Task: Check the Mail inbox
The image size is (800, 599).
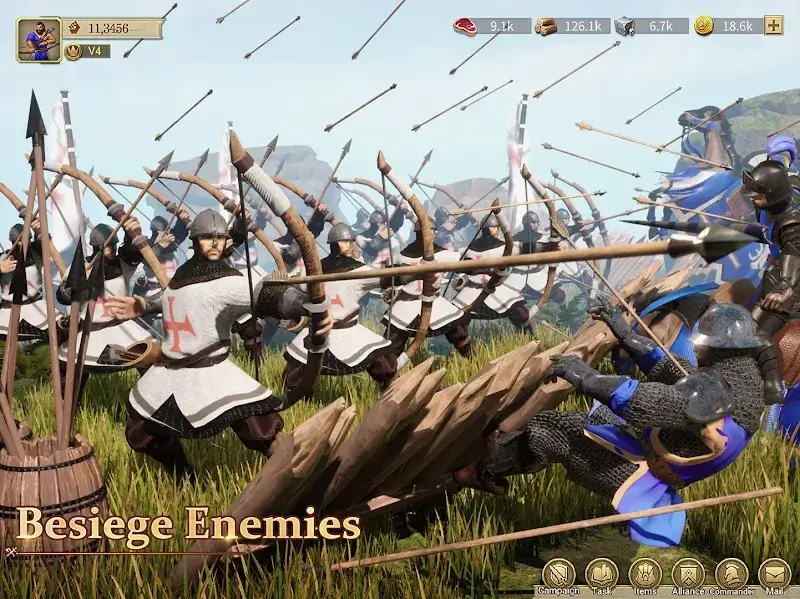Action: [774, 575]
